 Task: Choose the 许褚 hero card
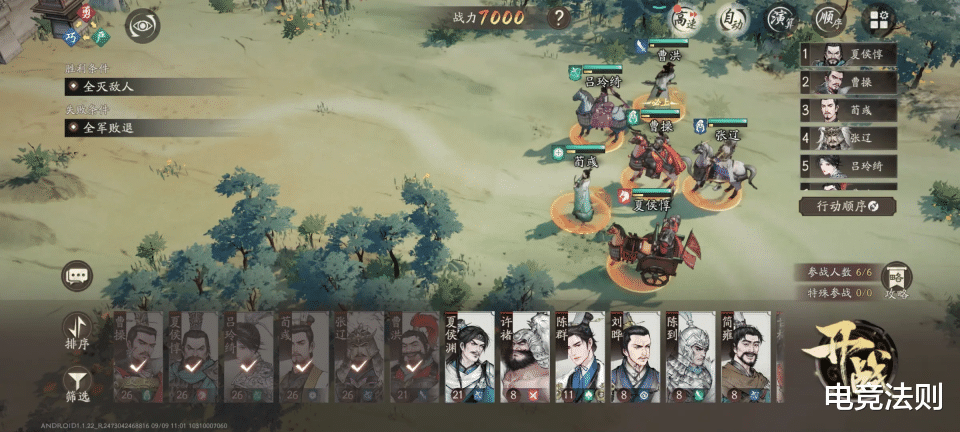point(524,358)
